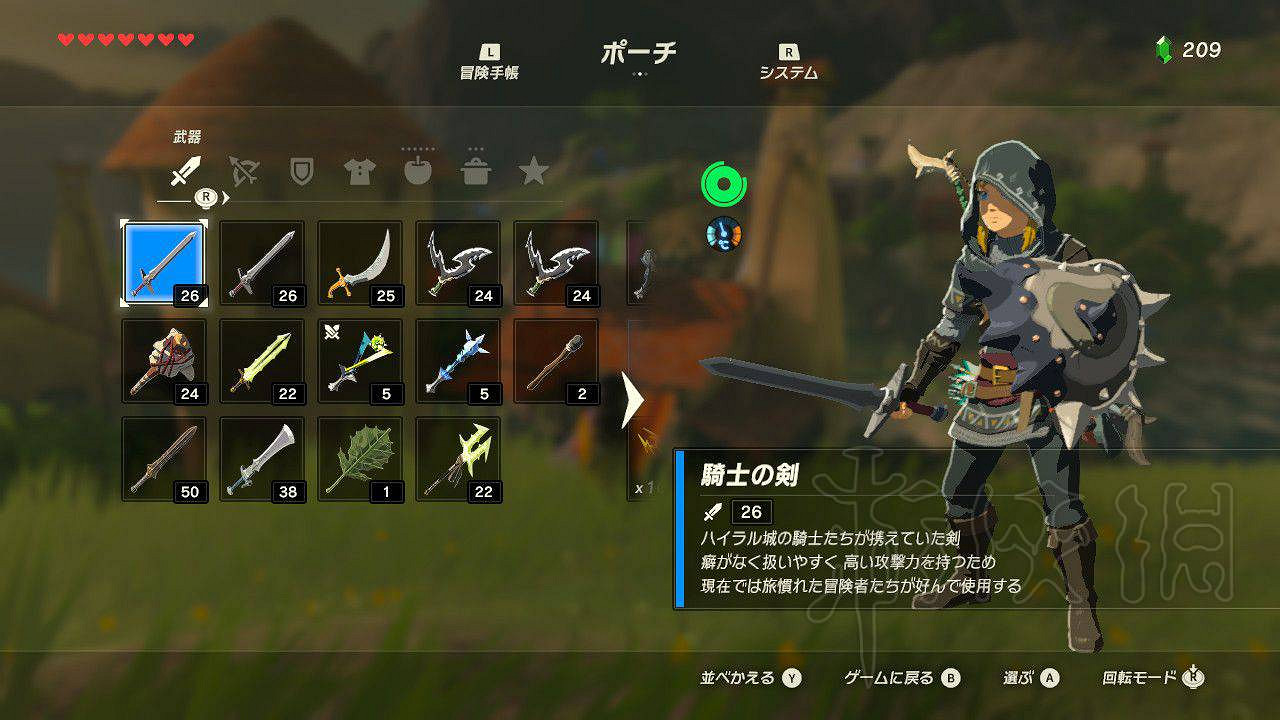Open the bows and arrows category
Viewport: 1280px width, 720px height.
click(x=243, y=172)
